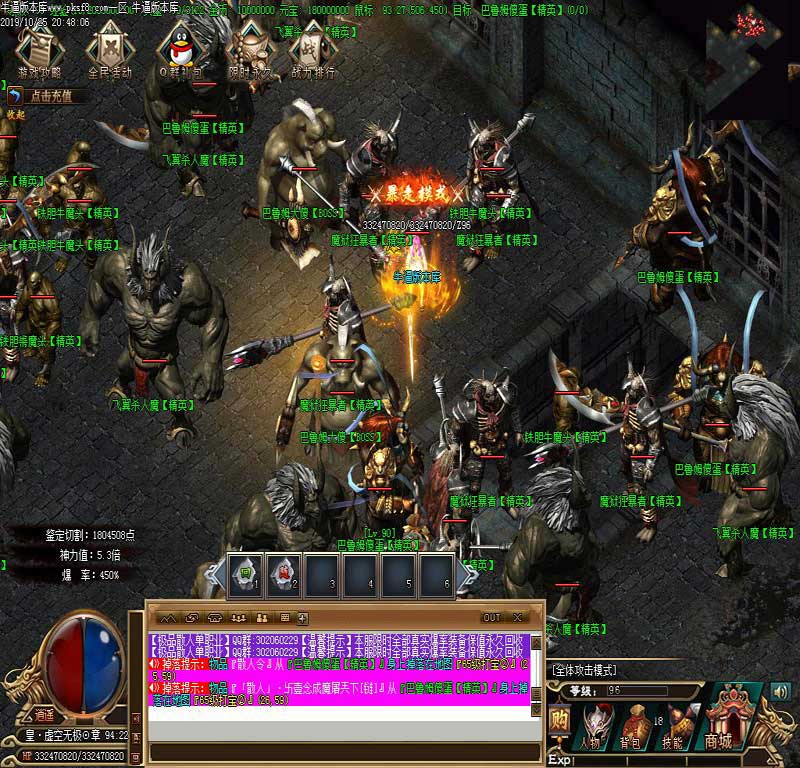Image resolution: width=800 pixels, height=768 pixels.
Task: Click the OUT button on the chat panel
Action: tap(491, 618)
